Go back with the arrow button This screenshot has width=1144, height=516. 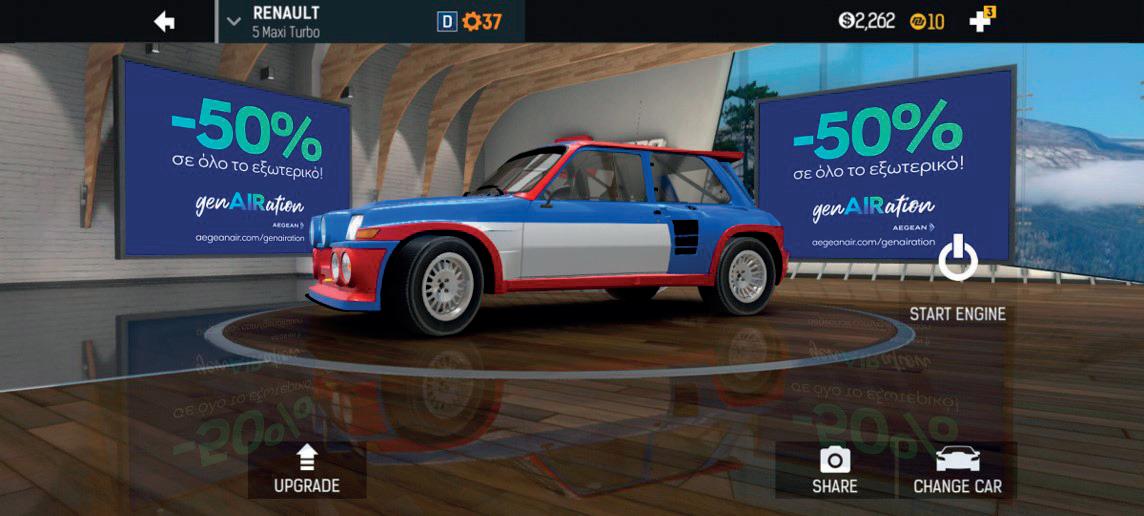pos(165,21)
